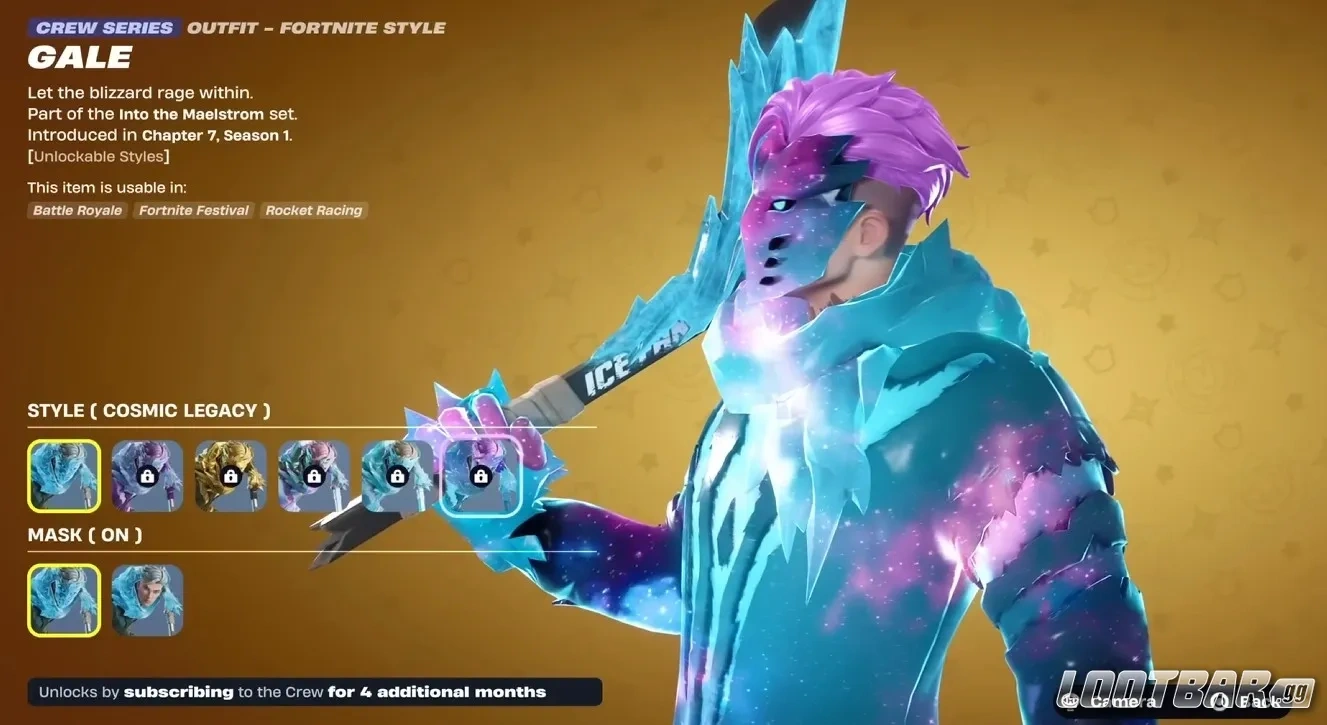Select the unmasked Gale face option

[147, 600]
